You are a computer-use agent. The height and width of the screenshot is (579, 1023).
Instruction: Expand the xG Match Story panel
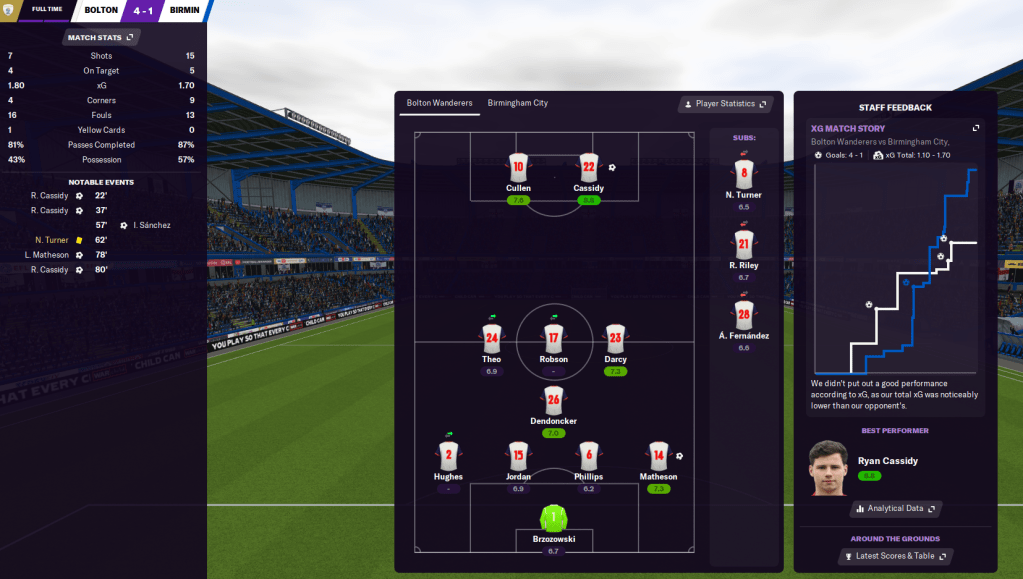(x=976, y=128)
